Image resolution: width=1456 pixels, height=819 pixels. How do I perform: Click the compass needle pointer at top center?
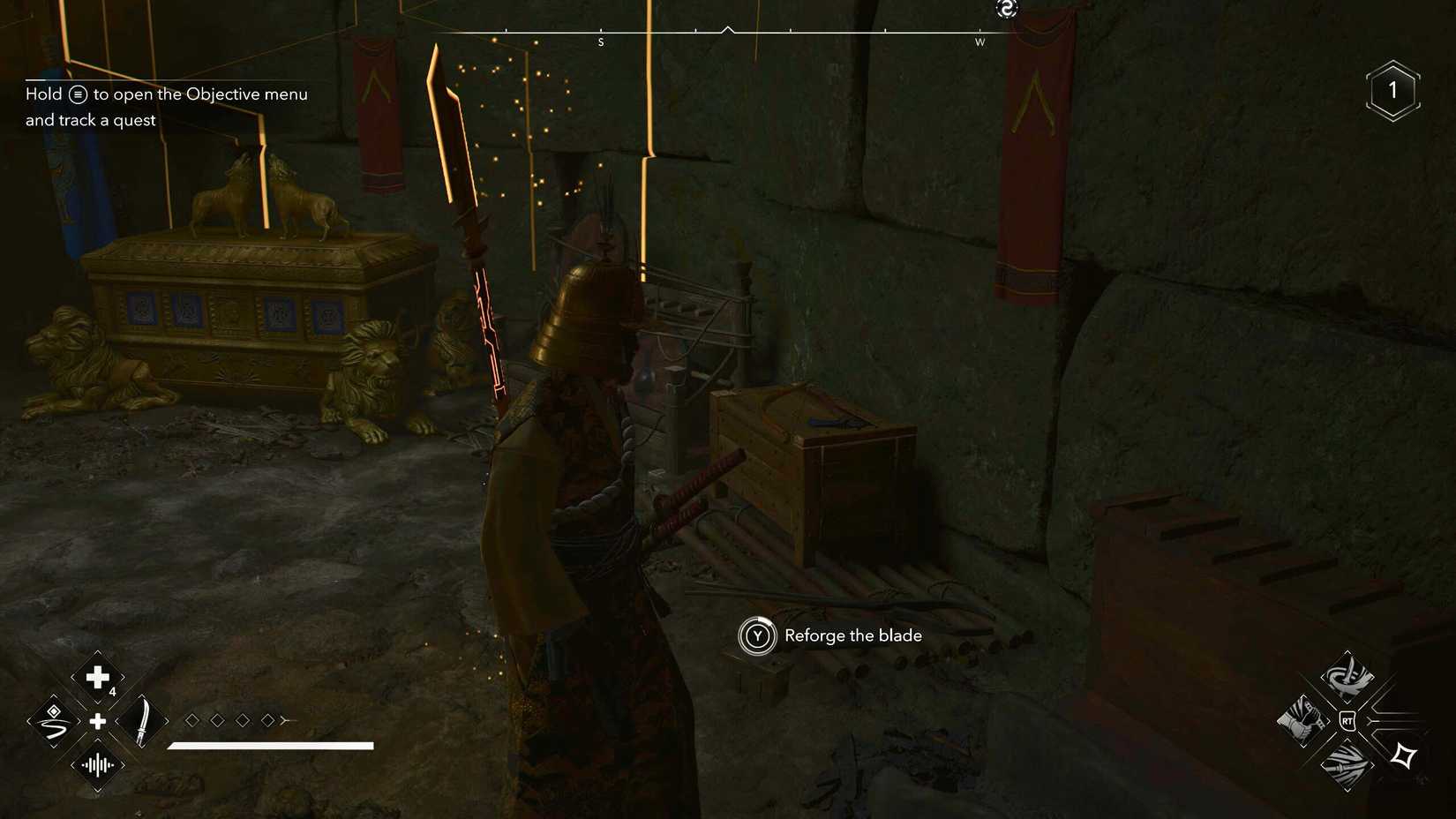click(728, 29)
